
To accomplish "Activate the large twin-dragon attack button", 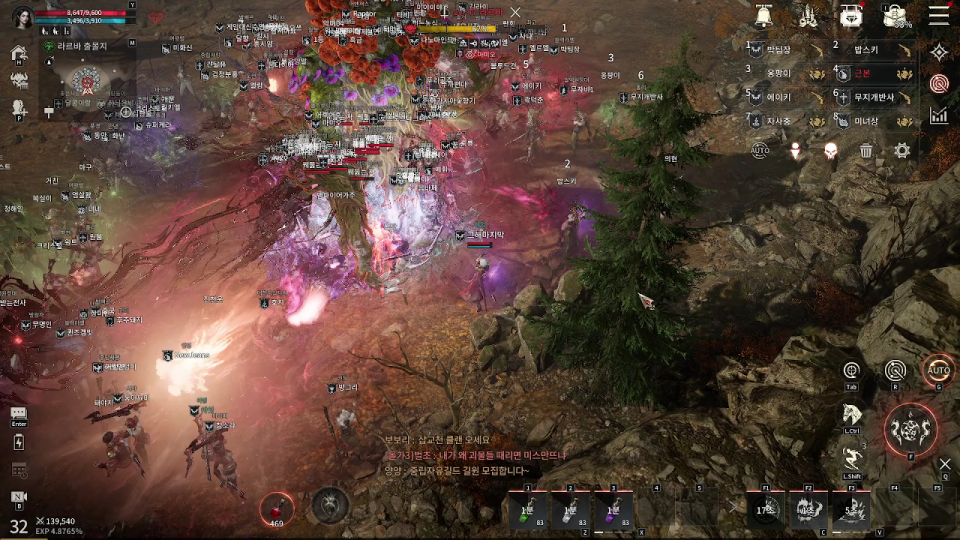I will click(x=911, y=429).
